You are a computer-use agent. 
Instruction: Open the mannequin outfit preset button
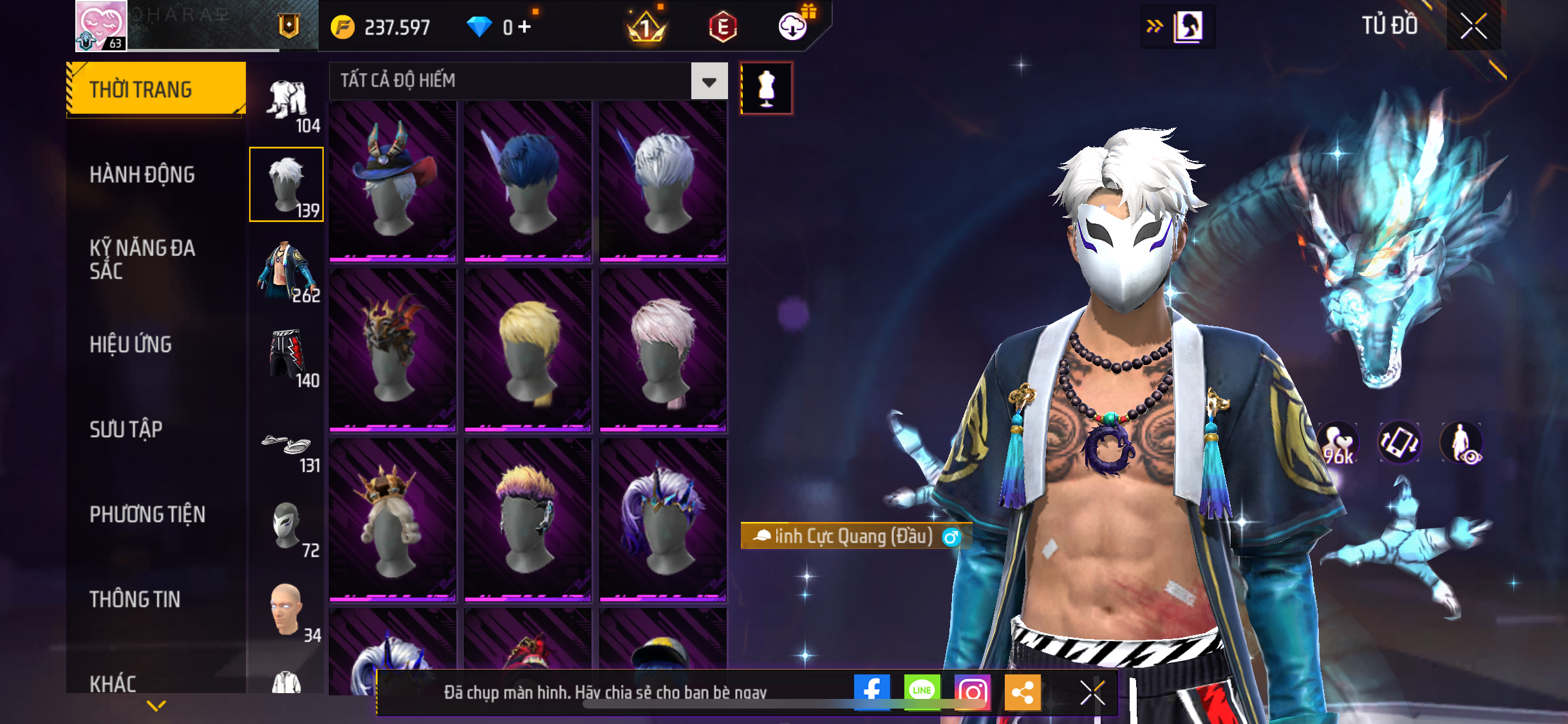(766, 88)
